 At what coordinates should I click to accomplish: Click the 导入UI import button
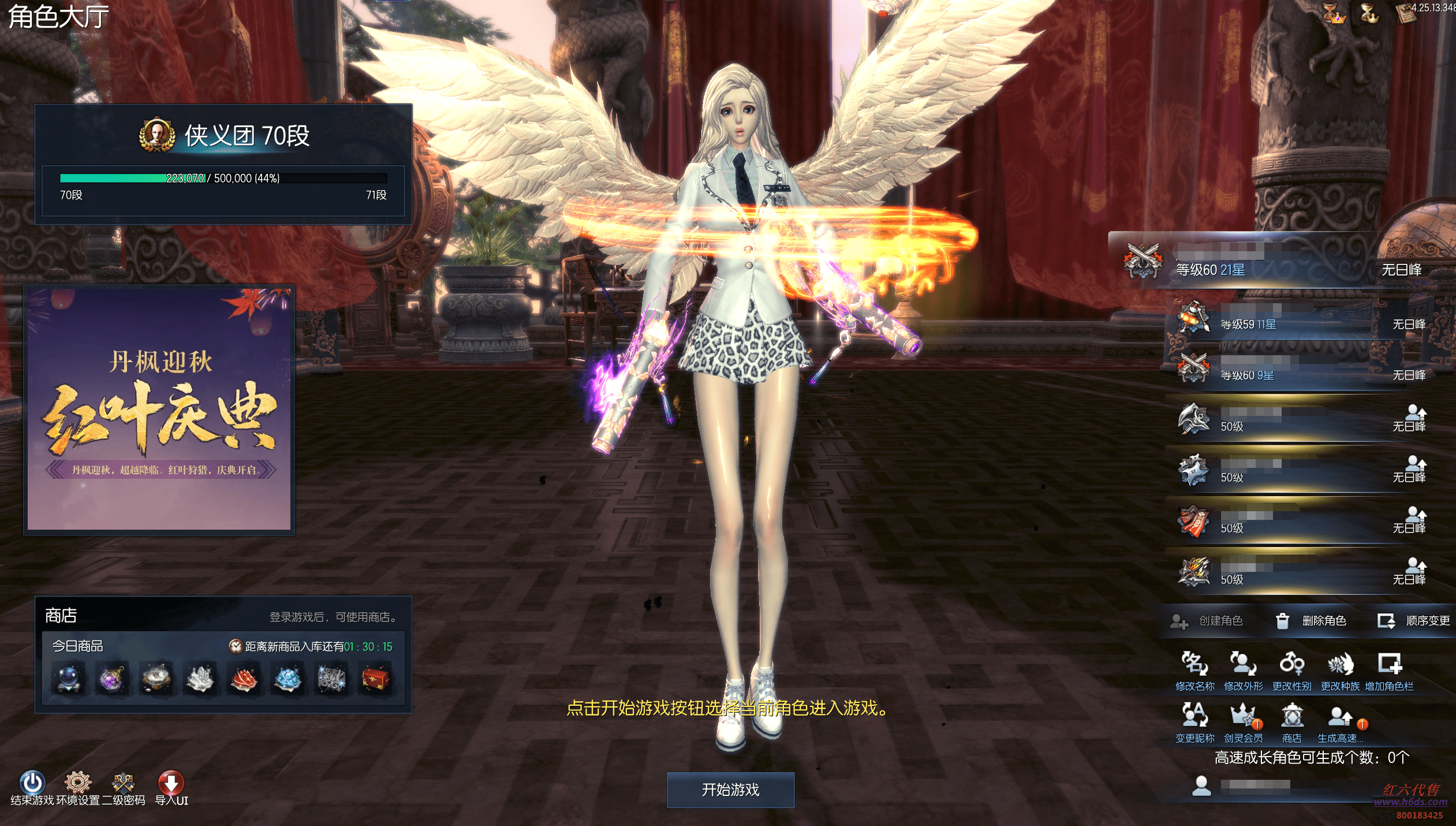(x=171, y=787)
